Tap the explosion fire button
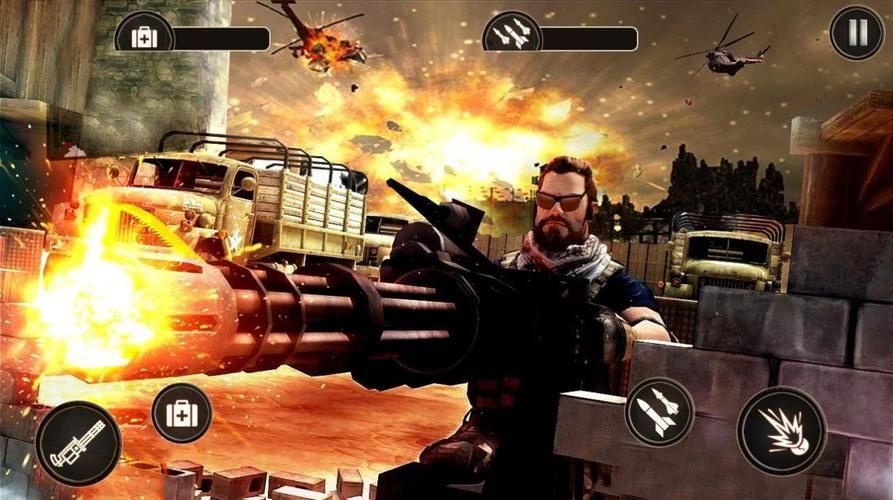Viewport: 893px width, 500px height. coord(781,431)
